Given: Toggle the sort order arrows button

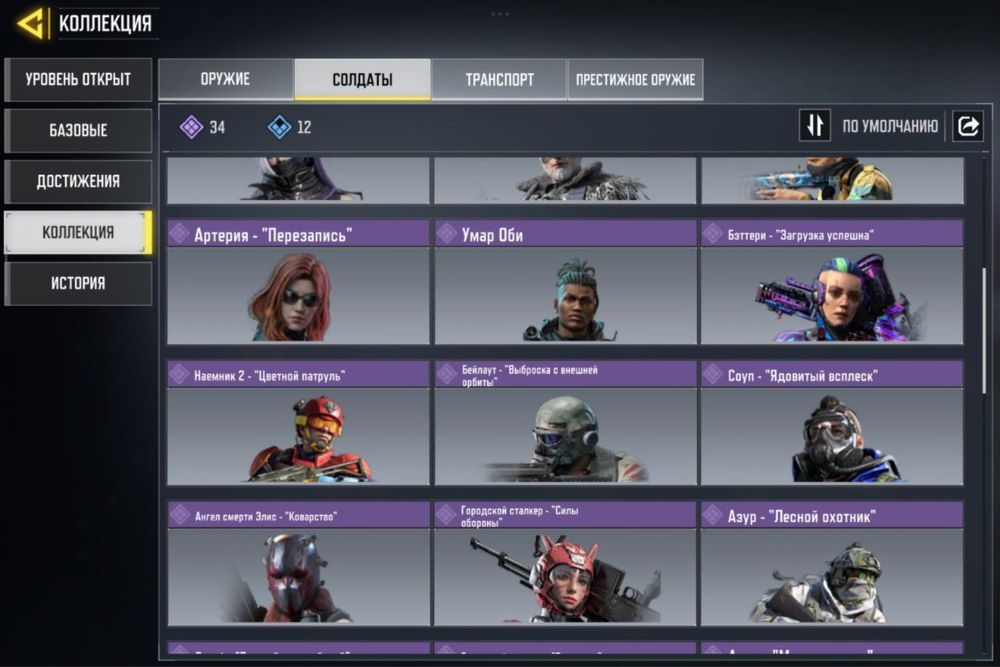Looking at the screenshot, I should click(x=815, y=126).
